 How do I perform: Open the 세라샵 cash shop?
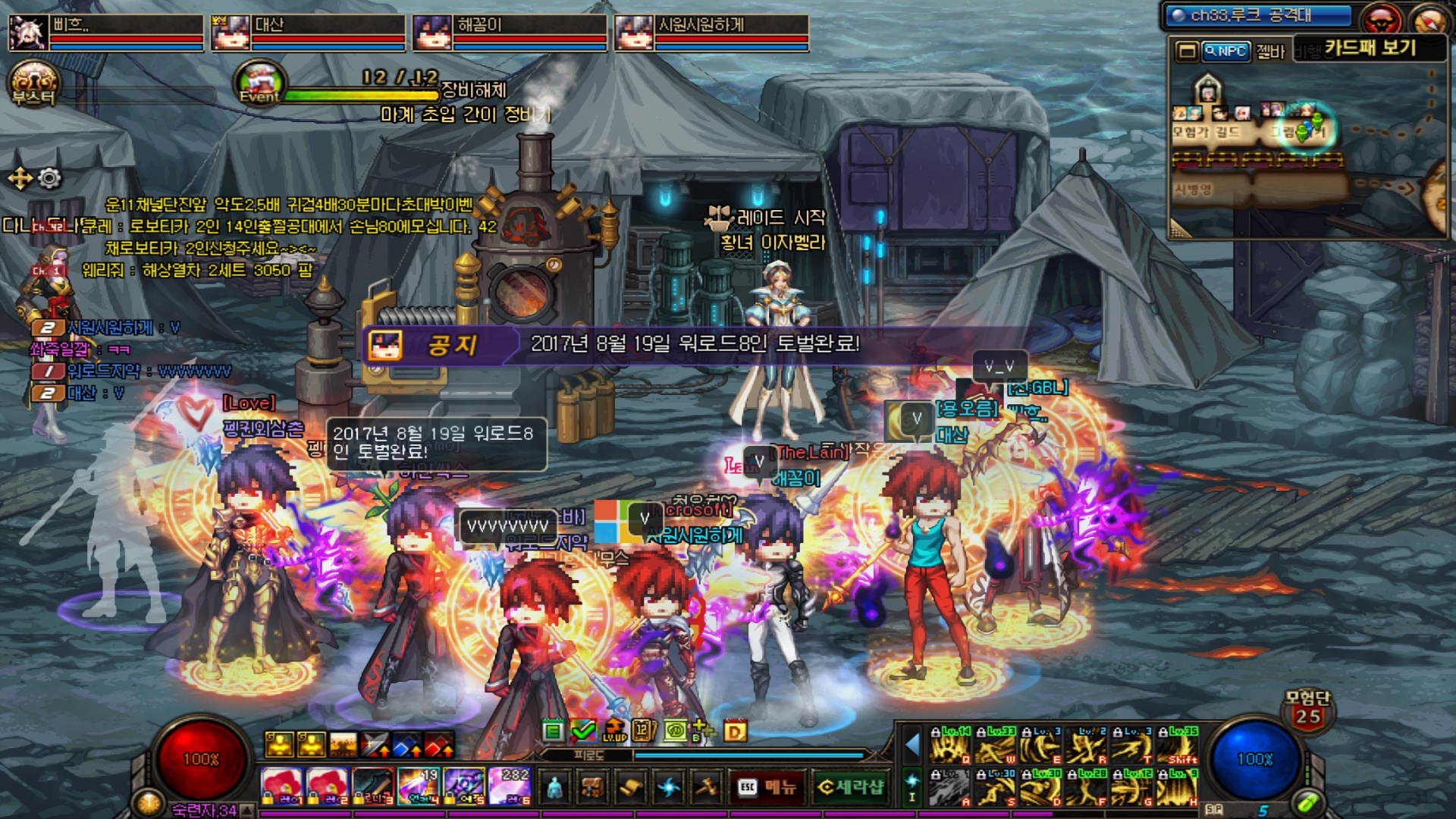pyautogui.click(x=851, y=788)
